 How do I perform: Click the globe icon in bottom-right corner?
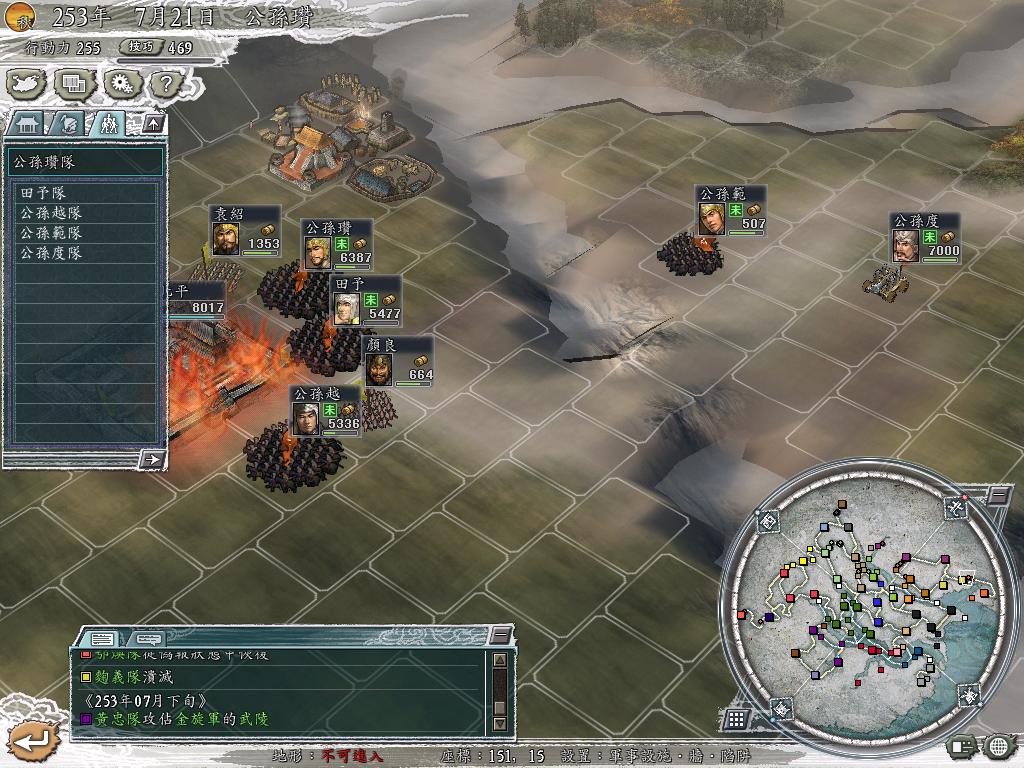click(x=999, y=746)
